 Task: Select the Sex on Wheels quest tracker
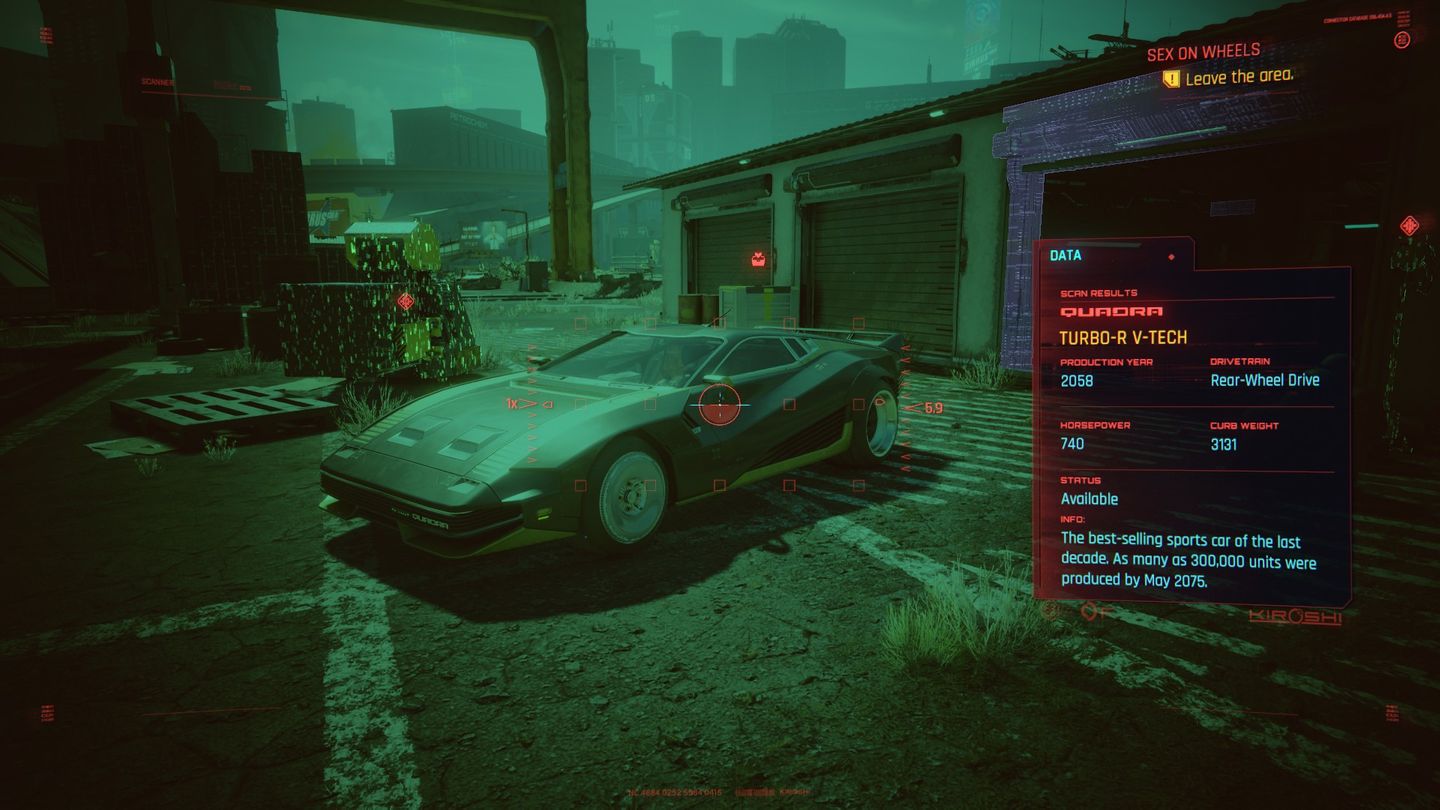point(1203,52)
